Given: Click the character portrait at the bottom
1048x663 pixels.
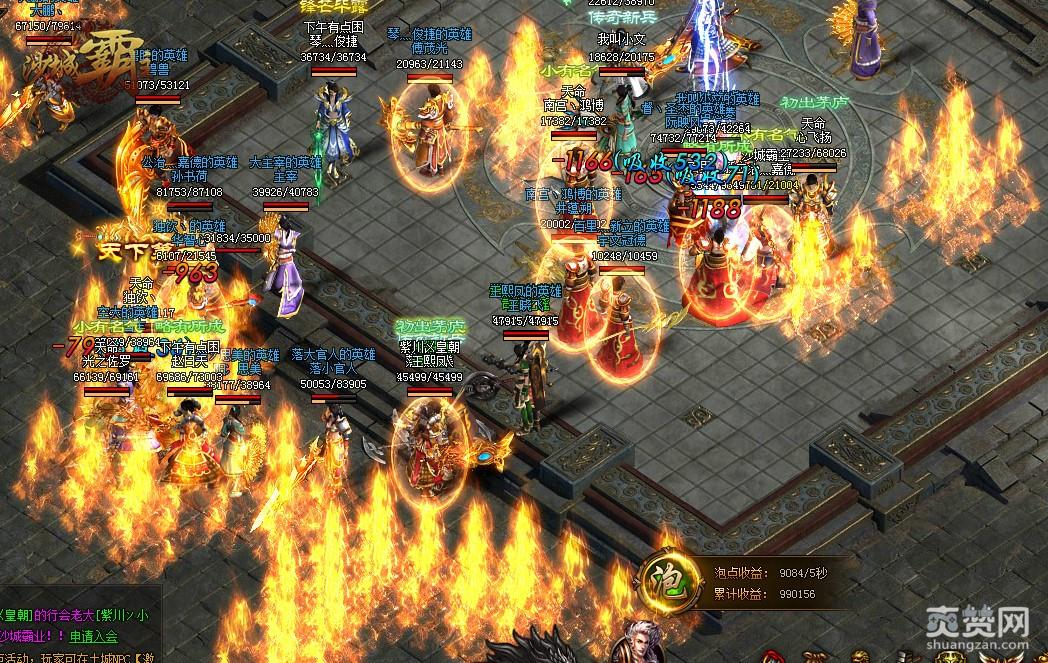Looking at the screenshot, I should (636, 643).
